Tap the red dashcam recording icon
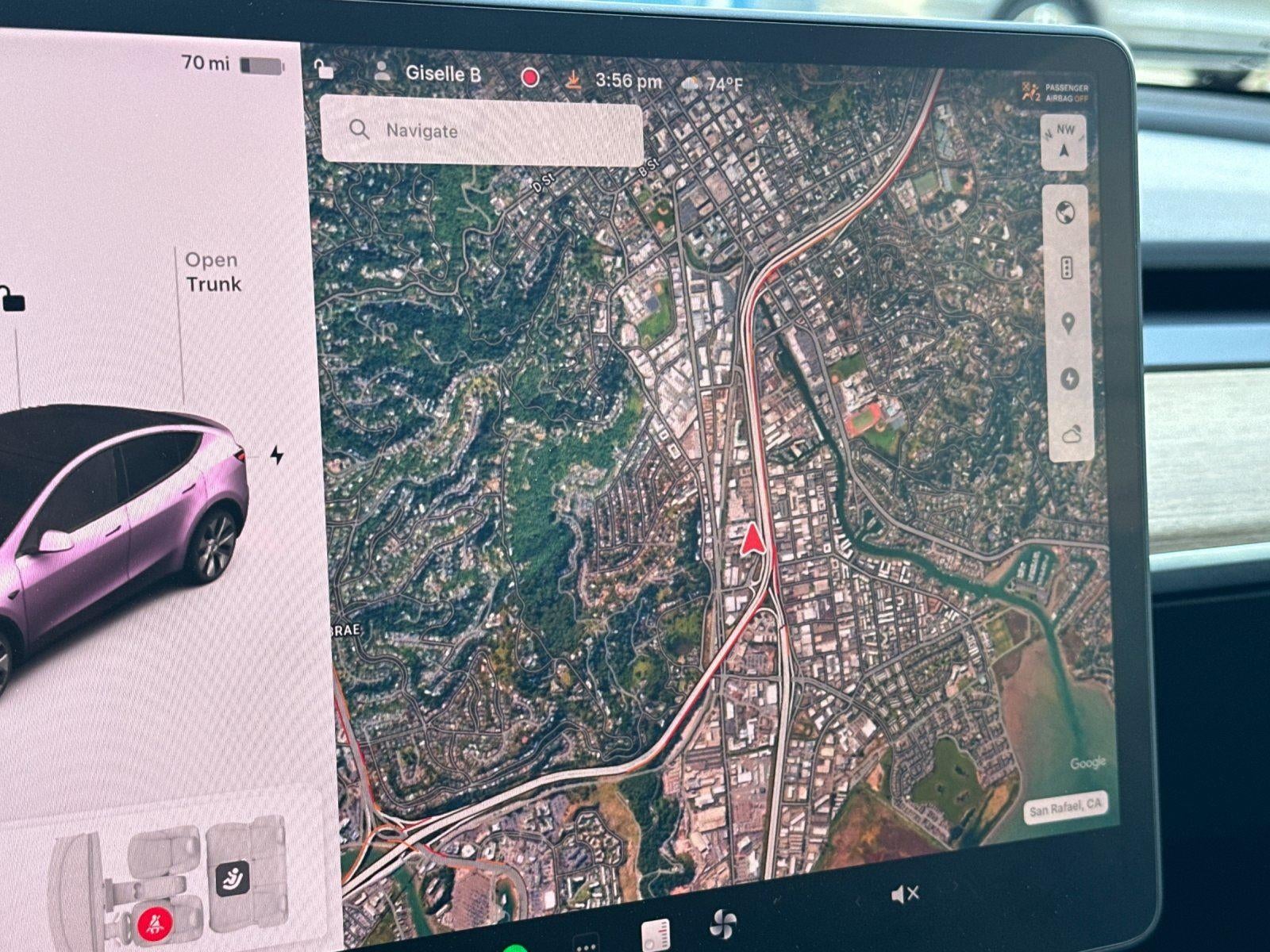 pyautogui.click(x=529, y=76)
